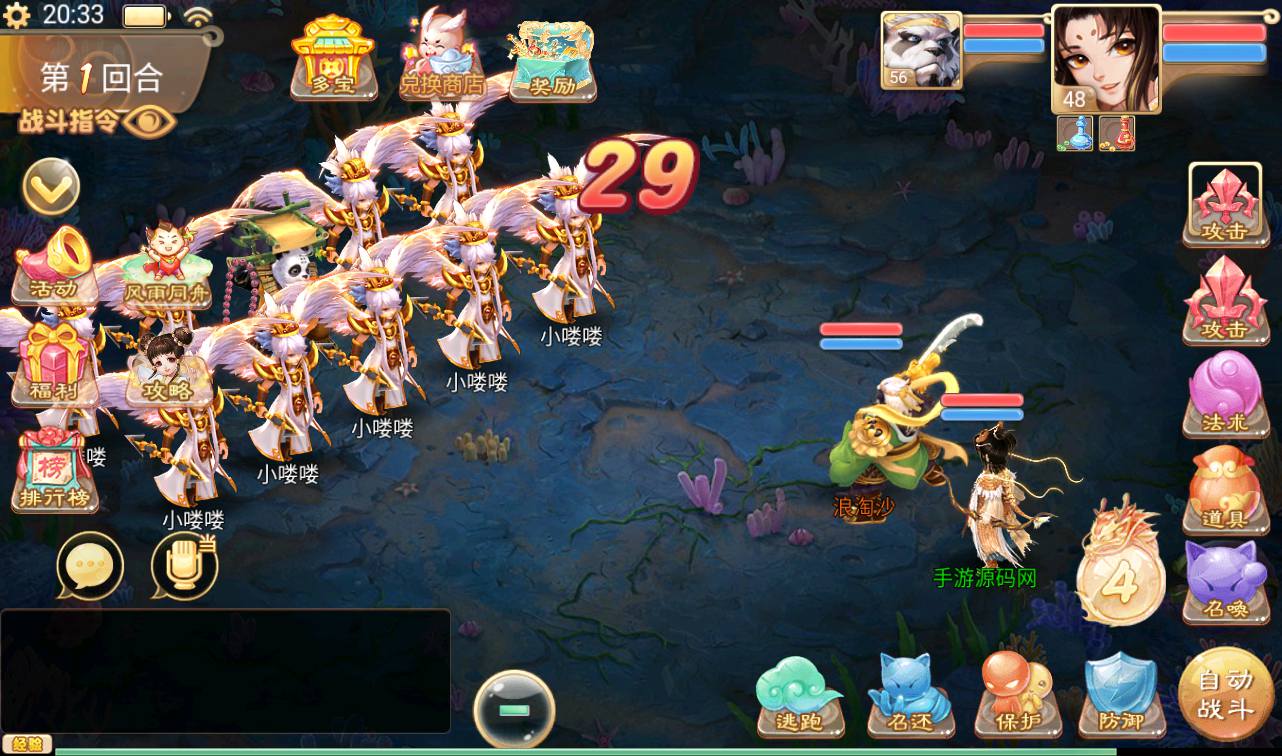The height and width of the screenshot is (756, 1282).
Task: Collapse the side menu with the arrow button
Action: [51, 186]
